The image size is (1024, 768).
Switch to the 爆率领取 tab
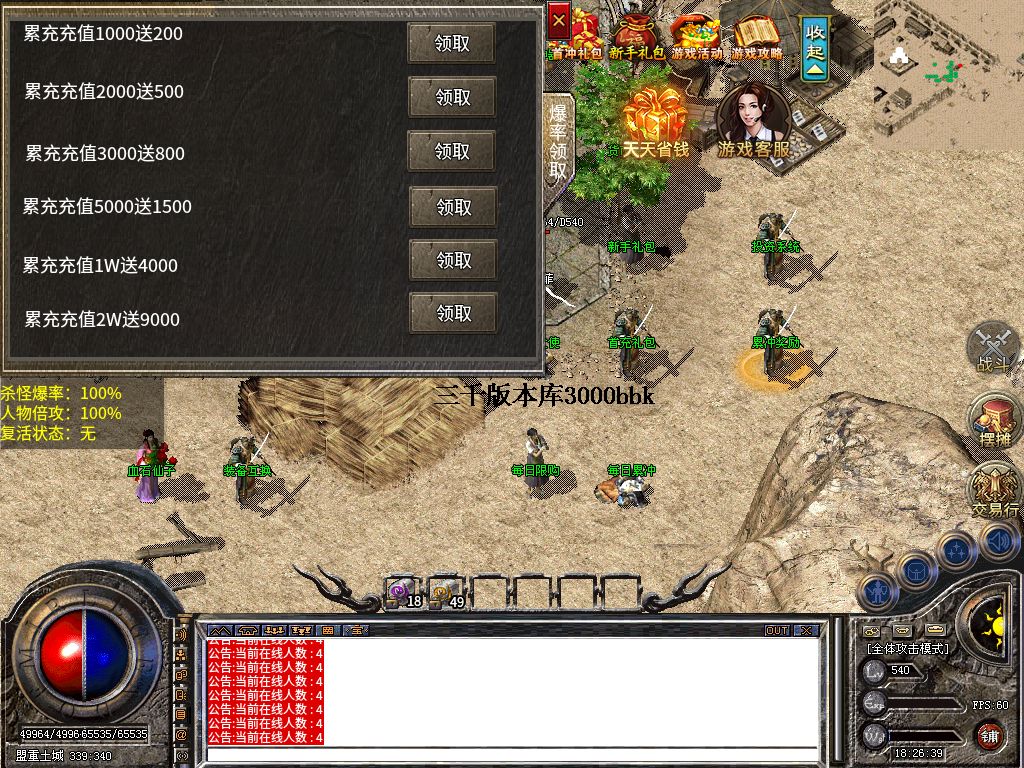pyautogui.click(x=558, y=140)
